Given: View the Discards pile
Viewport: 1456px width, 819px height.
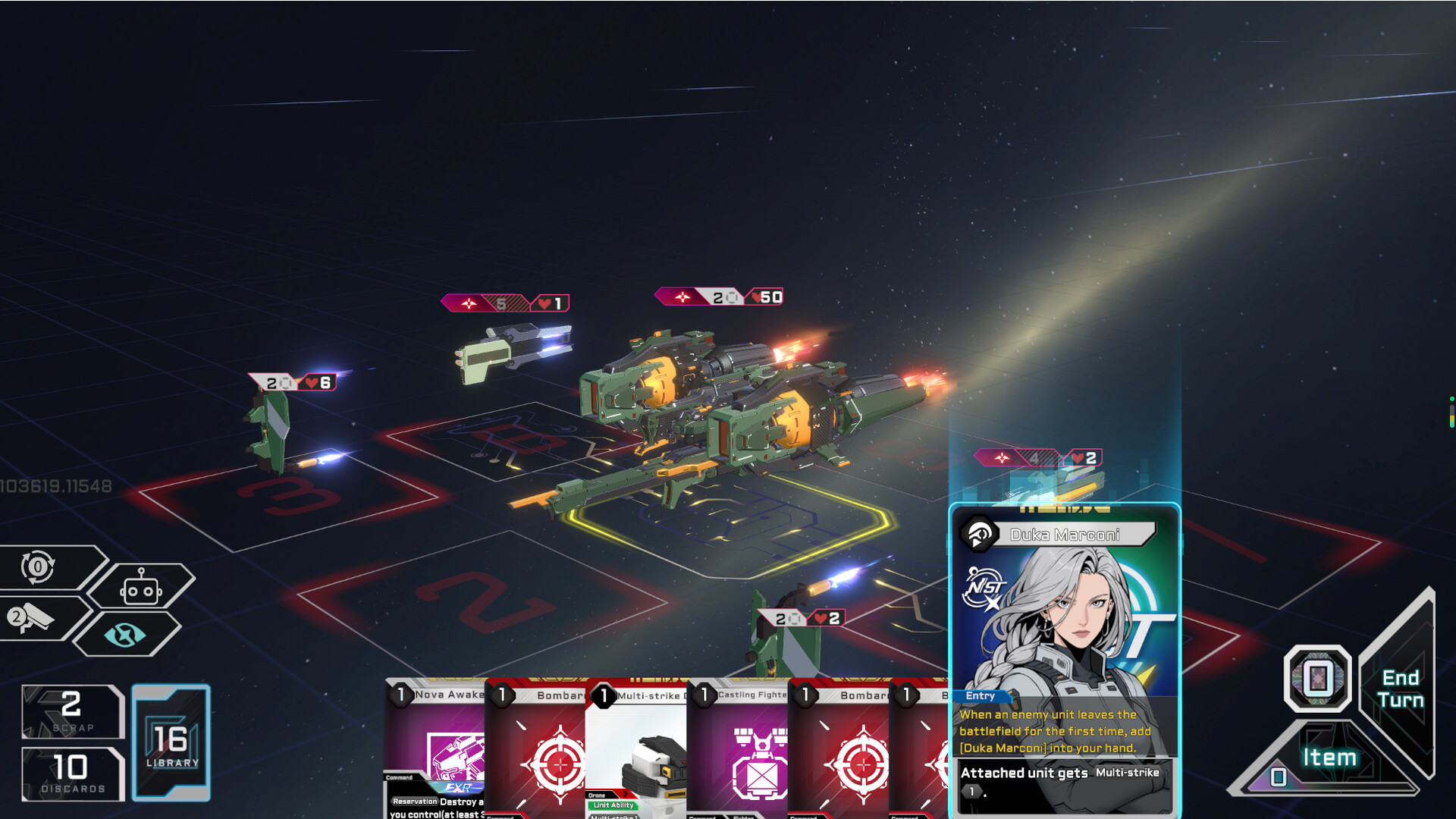Looking at the screenshot, I should [x=73, y=773].
